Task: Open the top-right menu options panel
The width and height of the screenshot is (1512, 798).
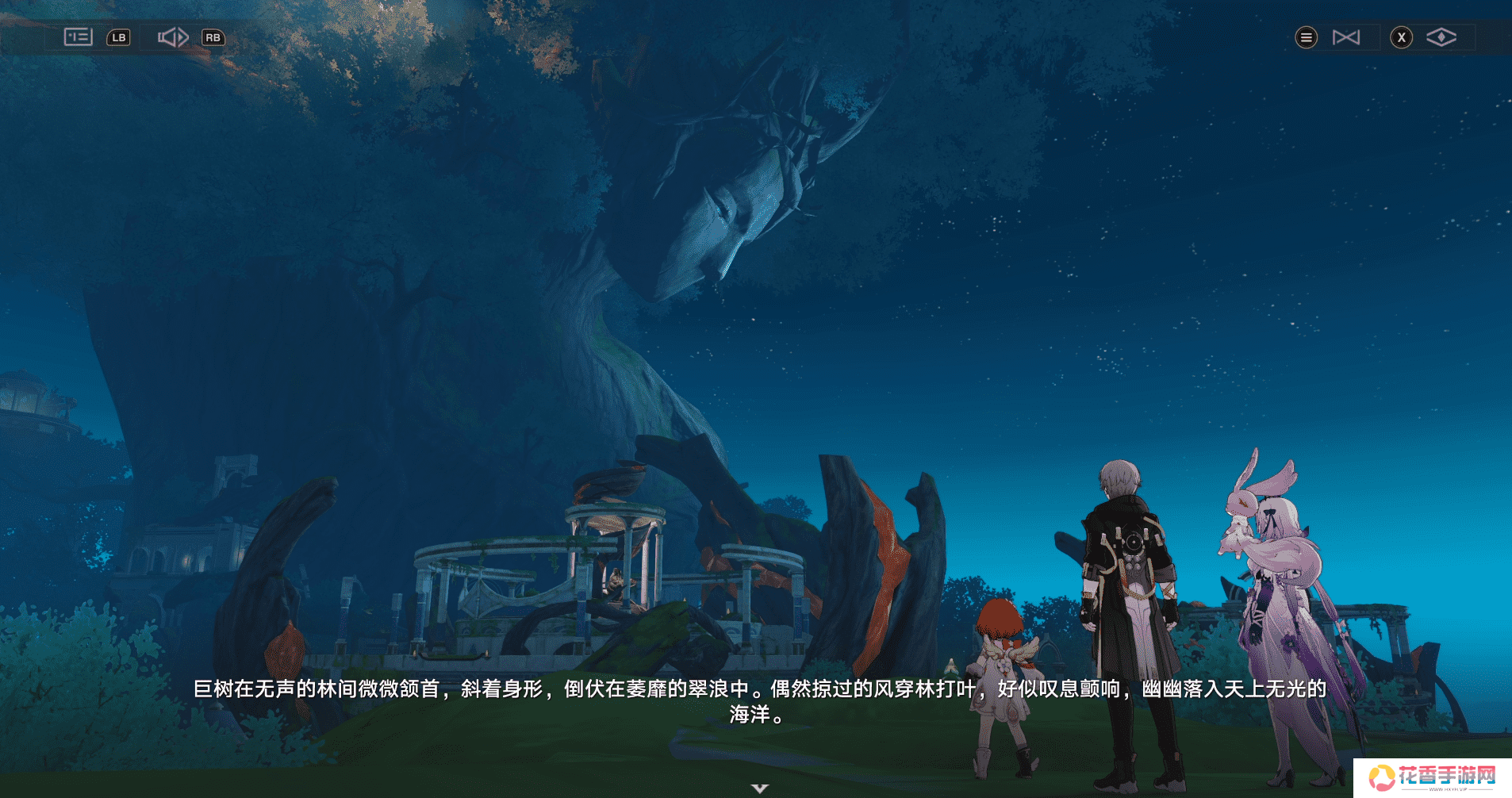Action: pos(1306,36)
